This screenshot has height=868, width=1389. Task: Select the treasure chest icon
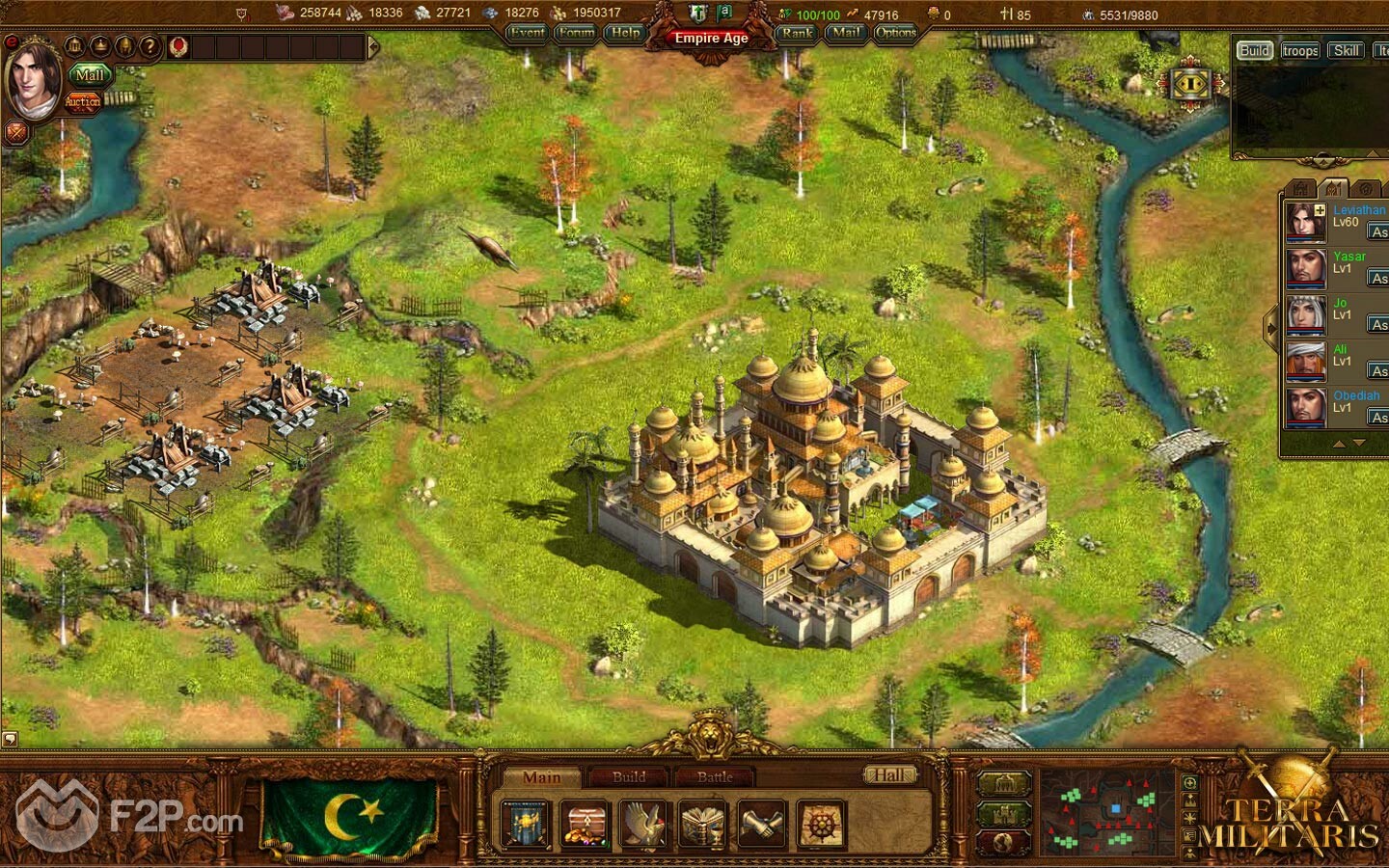(586, 826)
